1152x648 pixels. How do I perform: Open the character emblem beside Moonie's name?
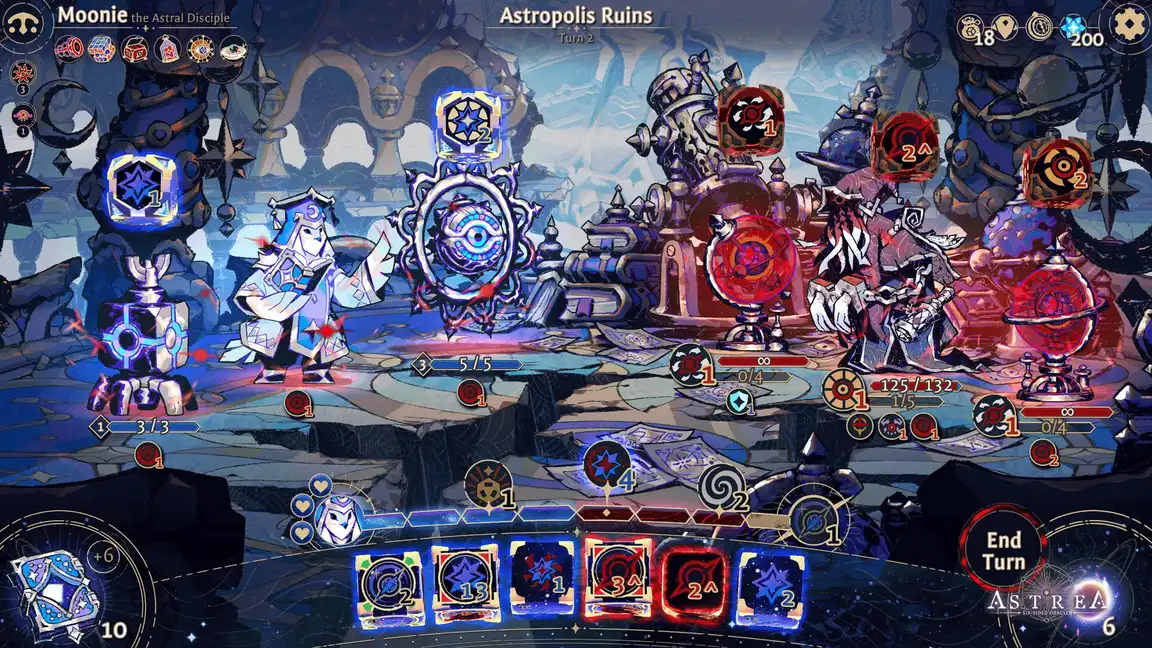24,25
